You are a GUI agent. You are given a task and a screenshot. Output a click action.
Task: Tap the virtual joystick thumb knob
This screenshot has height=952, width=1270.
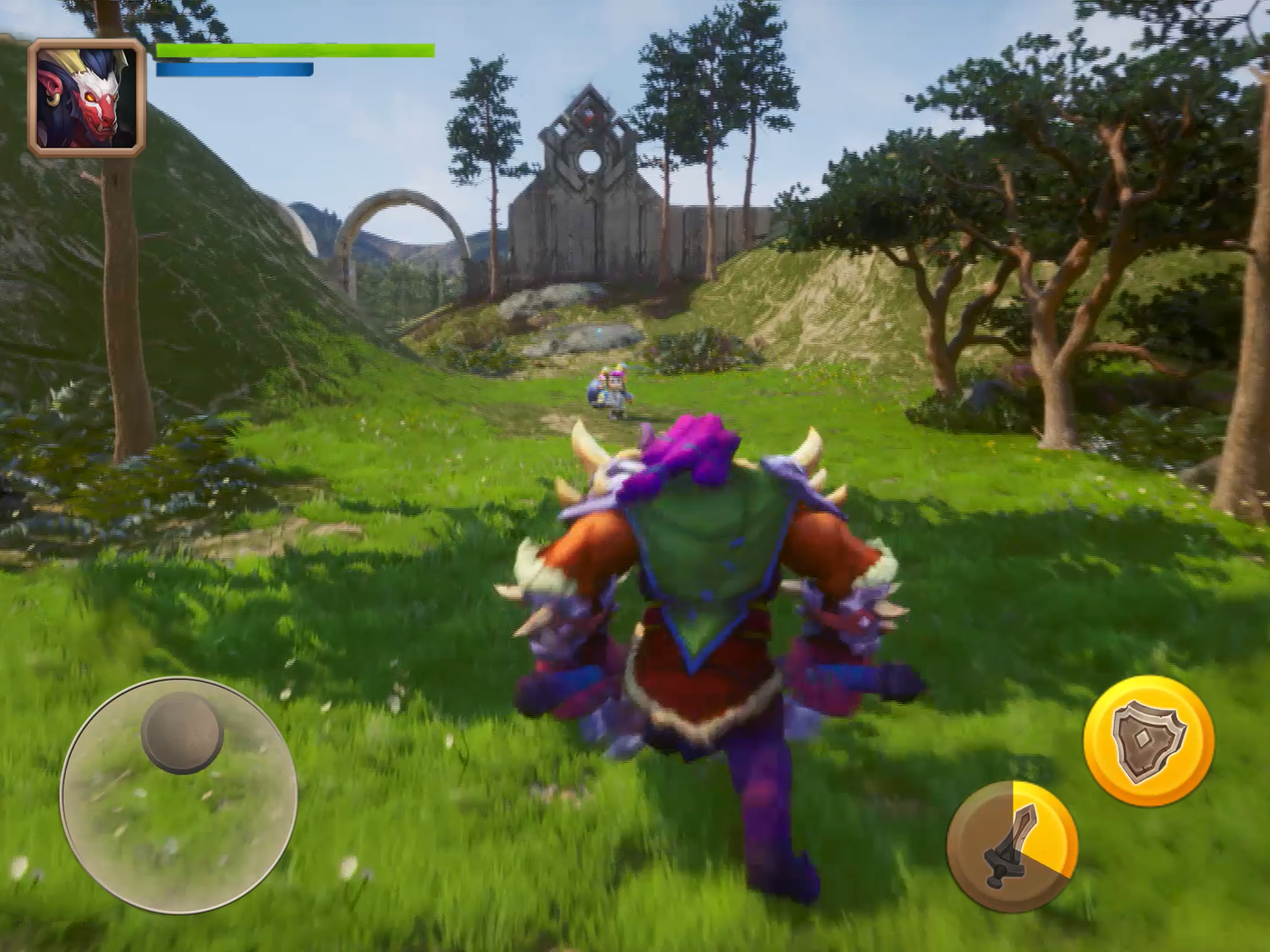(182, 732)
